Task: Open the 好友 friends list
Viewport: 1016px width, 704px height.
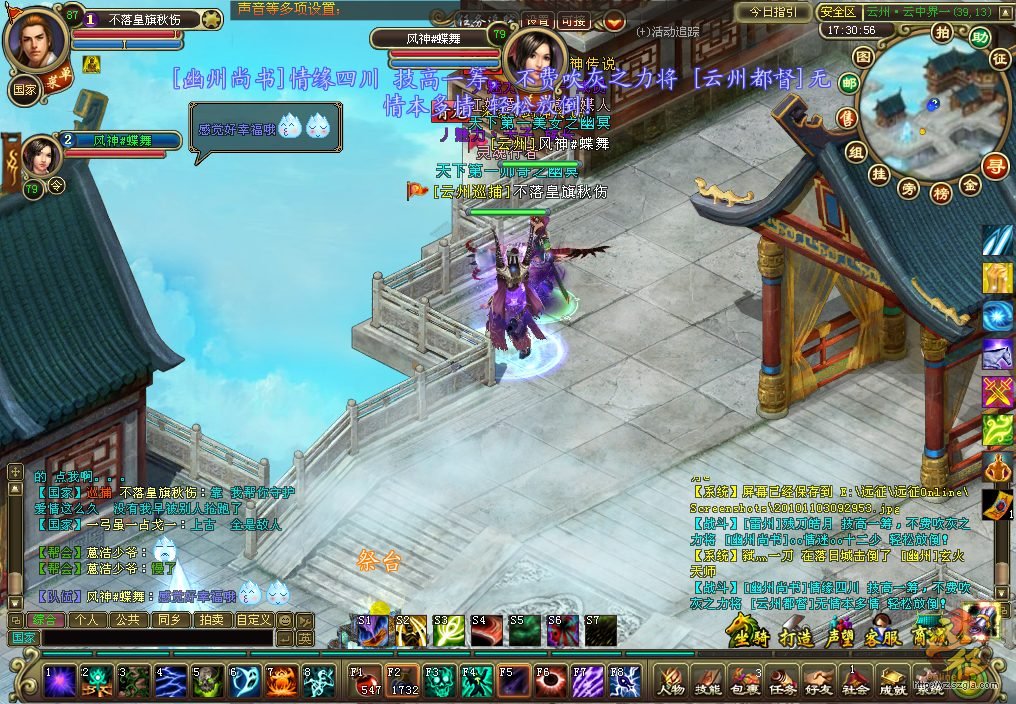Action: coord(818,682)
